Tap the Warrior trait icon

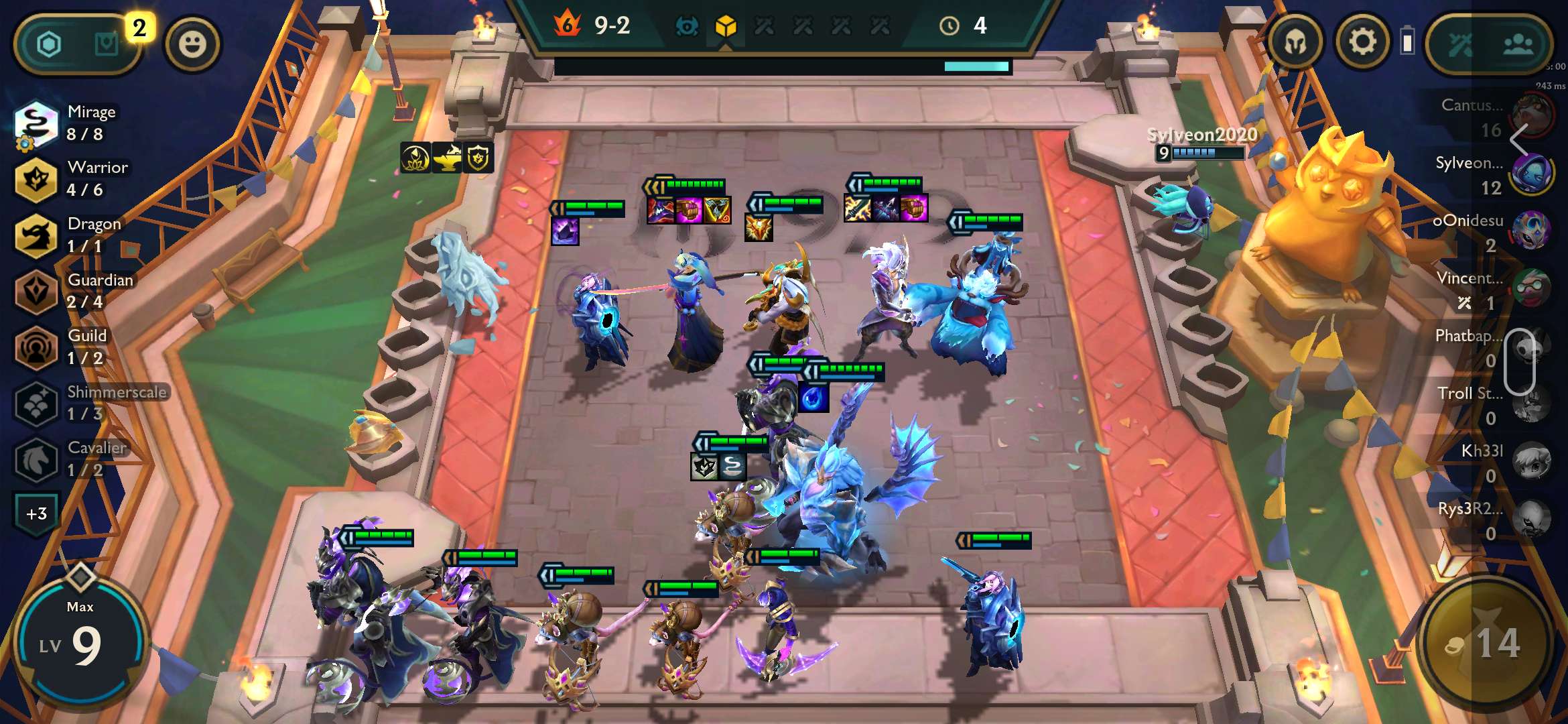36,178
